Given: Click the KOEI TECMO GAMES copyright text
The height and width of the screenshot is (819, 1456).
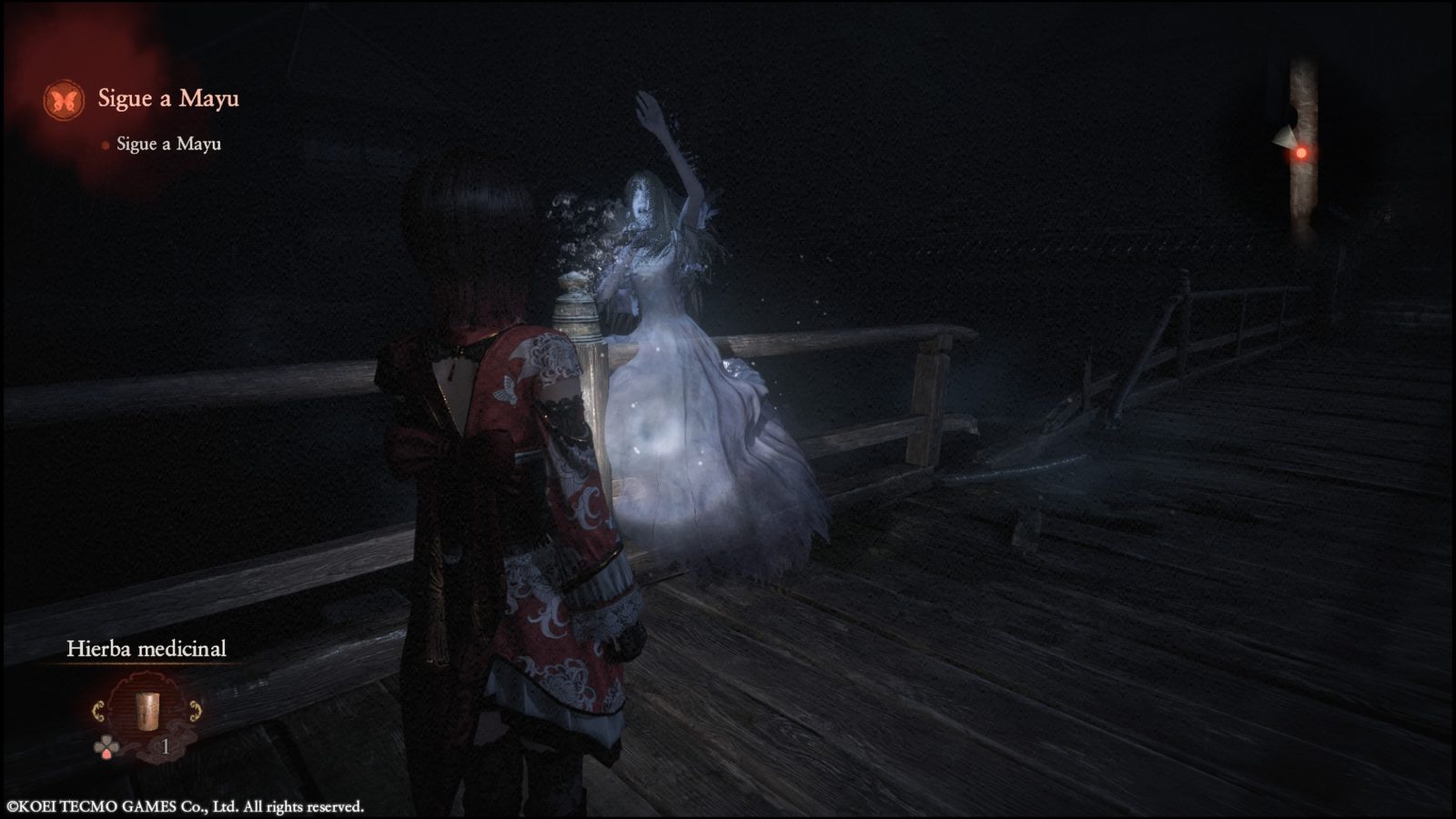Looking at the screenshot, I should 182,804.
